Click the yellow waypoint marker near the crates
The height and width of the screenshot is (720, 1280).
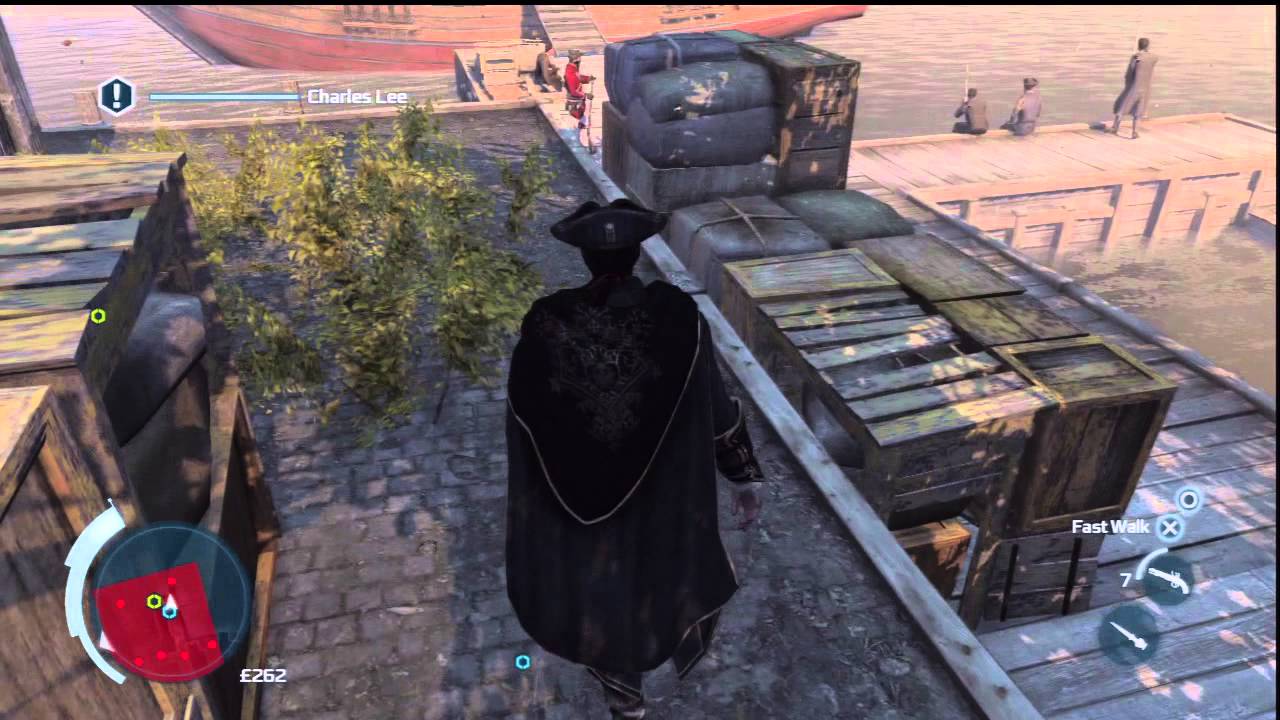pyautogui.click(x=97, y=316)
